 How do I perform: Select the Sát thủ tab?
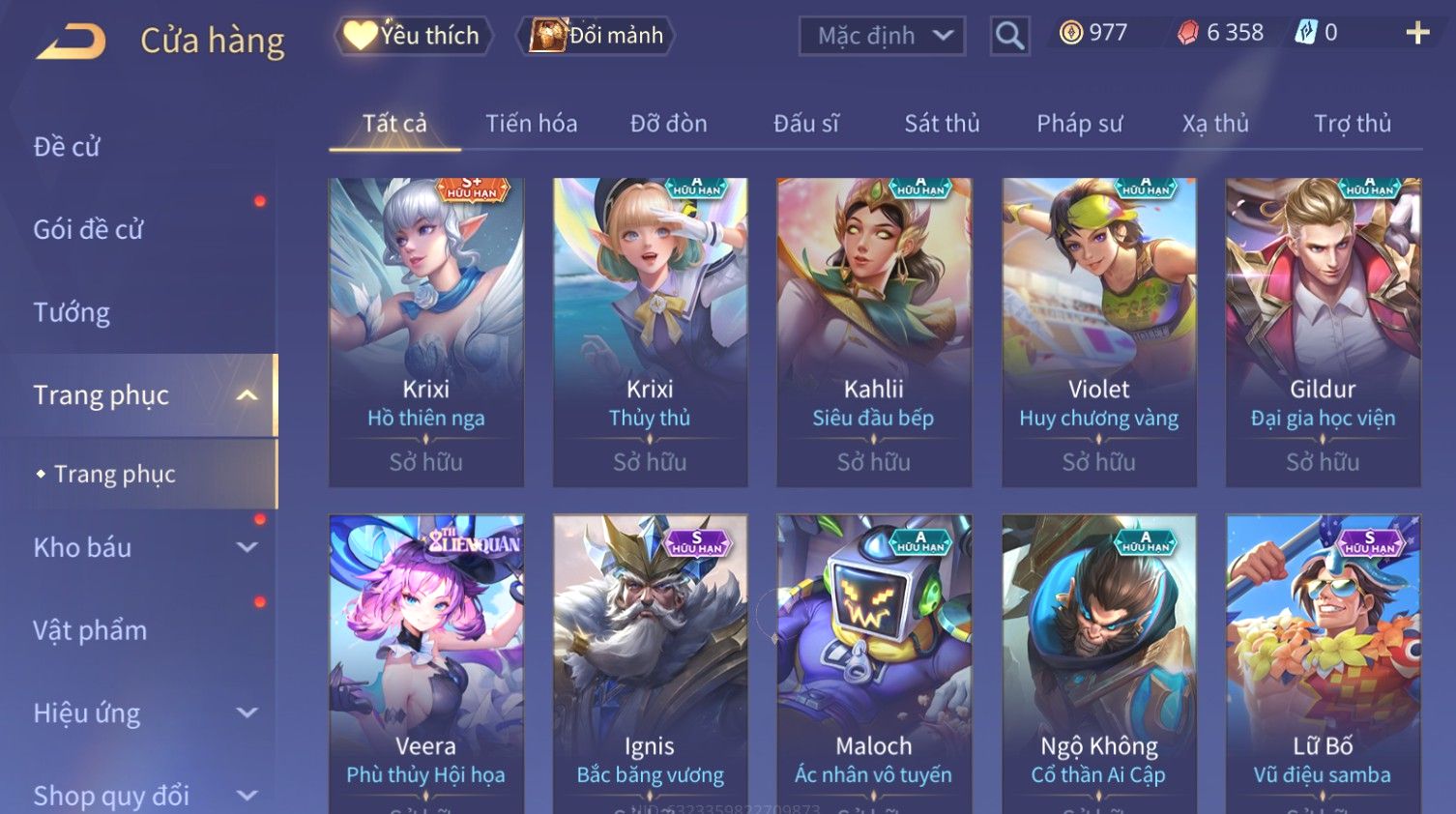coord(942,124)
